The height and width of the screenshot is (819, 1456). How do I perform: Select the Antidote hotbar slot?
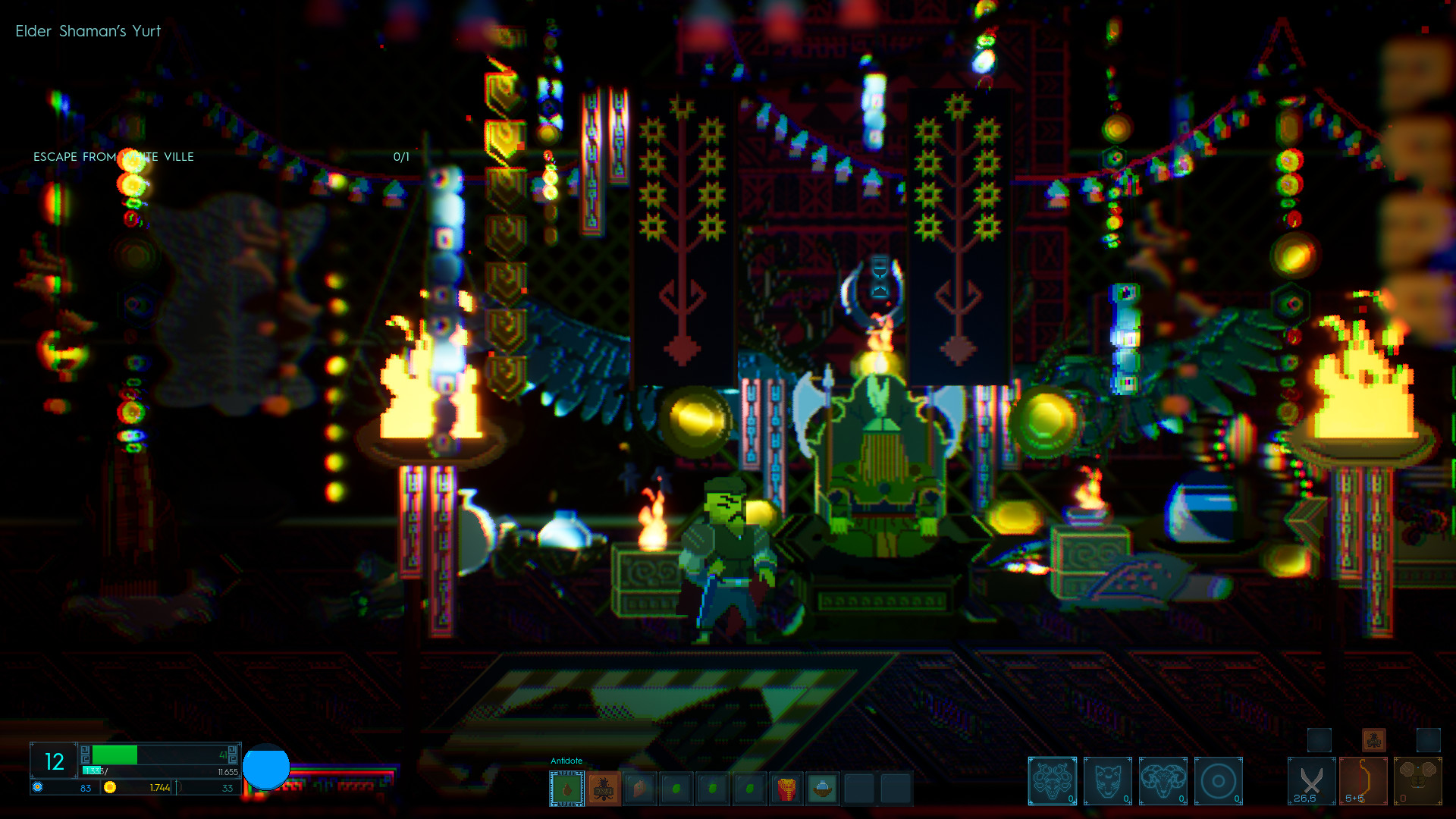[565, 789]
